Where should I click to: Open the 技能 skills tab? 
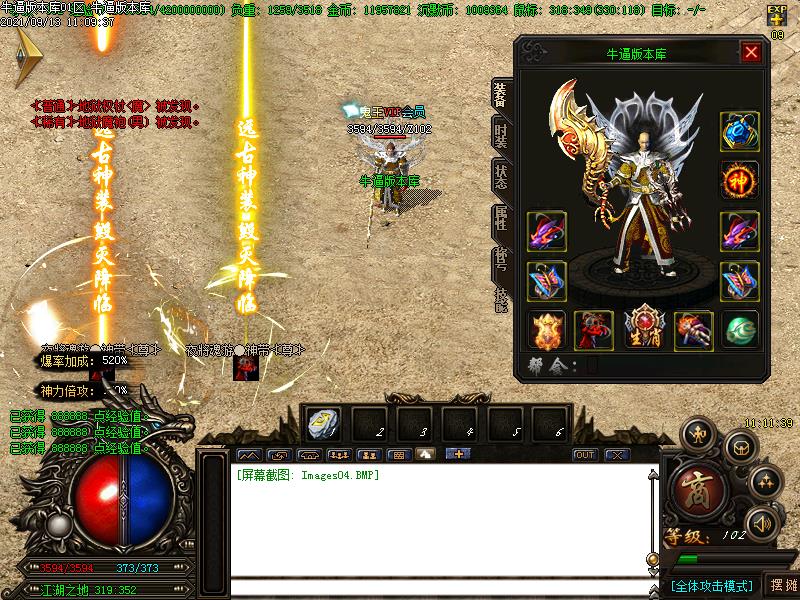(x=500, y=300)
